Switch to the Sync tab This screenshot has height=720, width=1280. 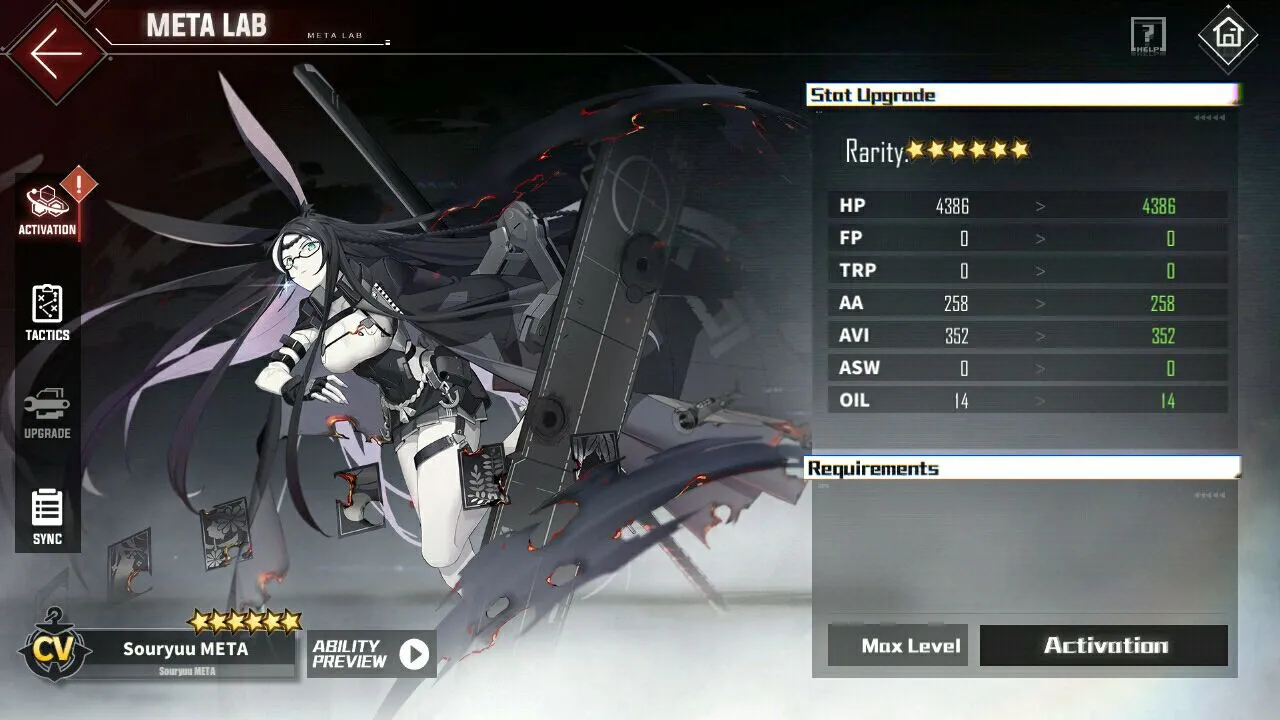[x=47, y=517]
